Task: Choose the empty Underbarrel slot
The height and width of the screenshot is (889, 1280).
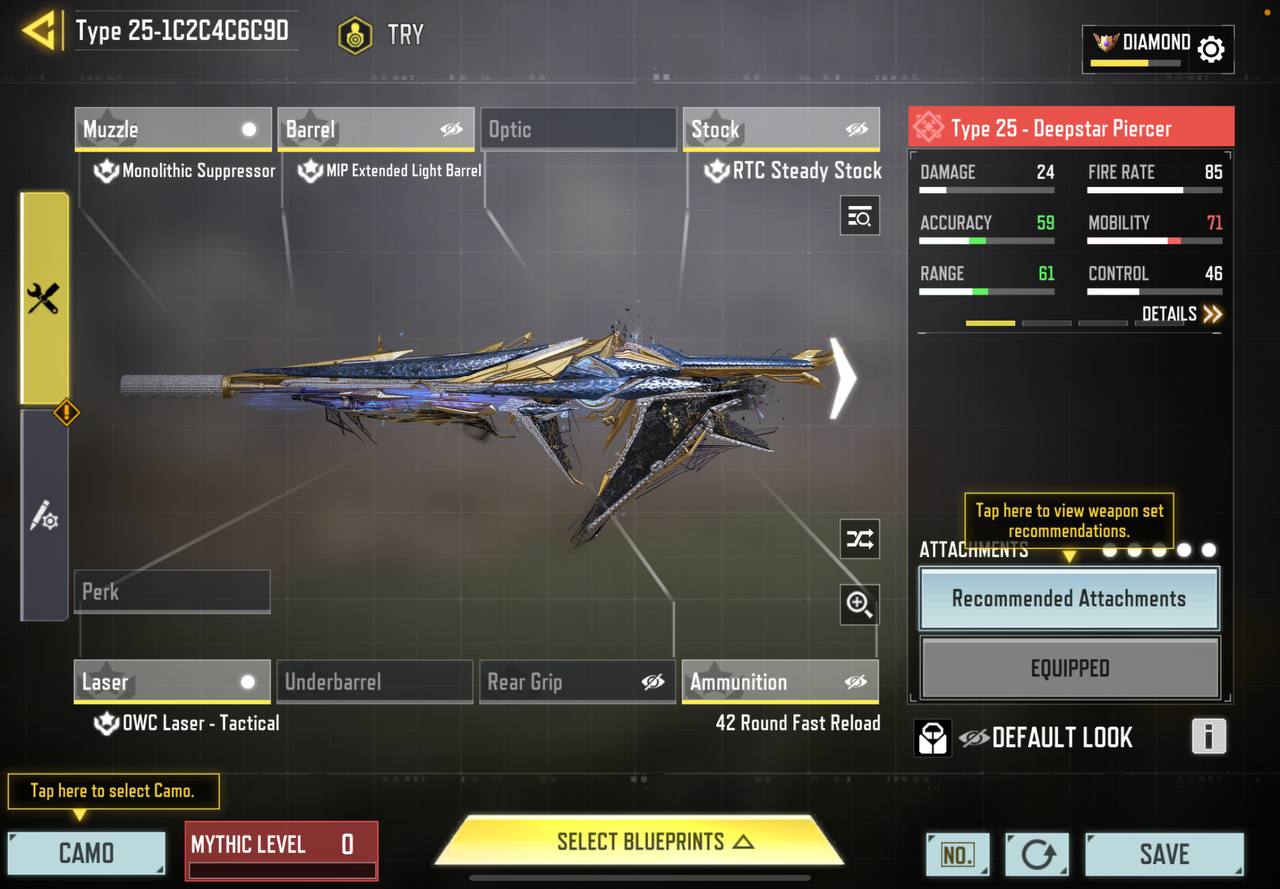Action: pos(375,682)
